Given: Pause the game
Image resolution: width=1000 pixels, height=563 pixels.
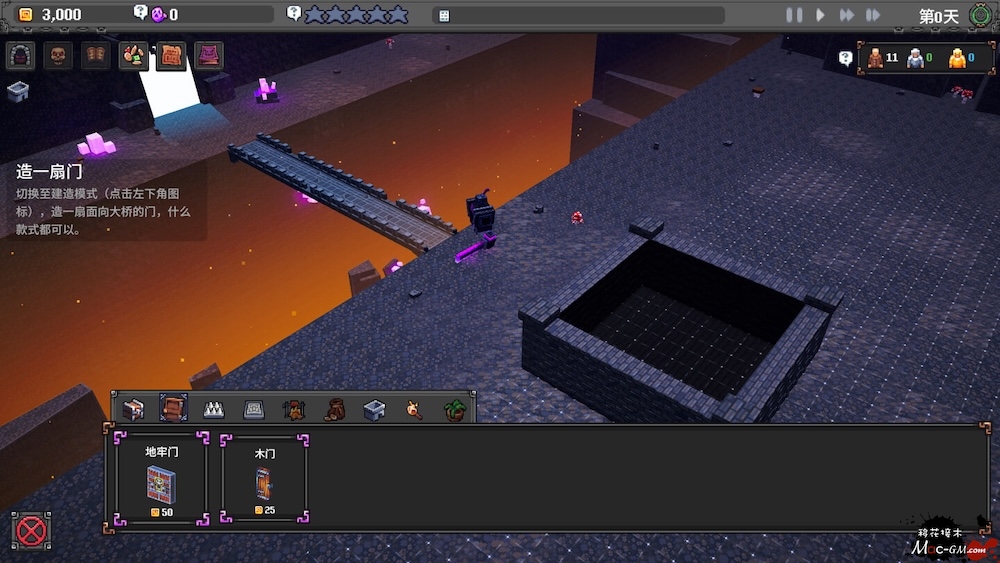Looking at the screenshot, I should coord(794,15).
